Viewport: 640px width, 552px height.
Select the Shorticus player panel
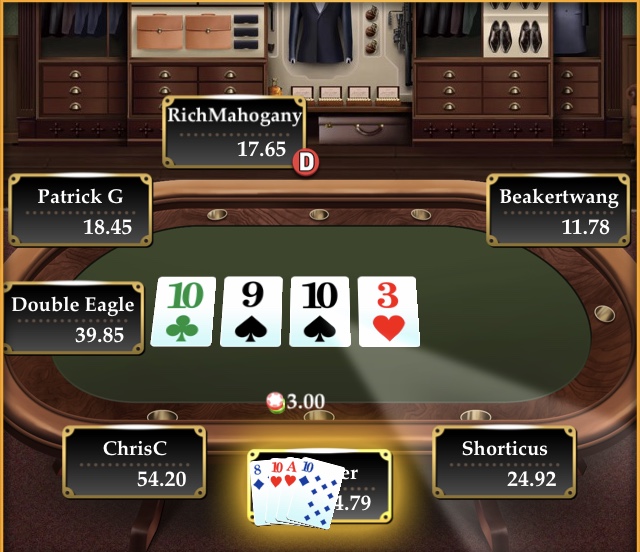(504, 462)
